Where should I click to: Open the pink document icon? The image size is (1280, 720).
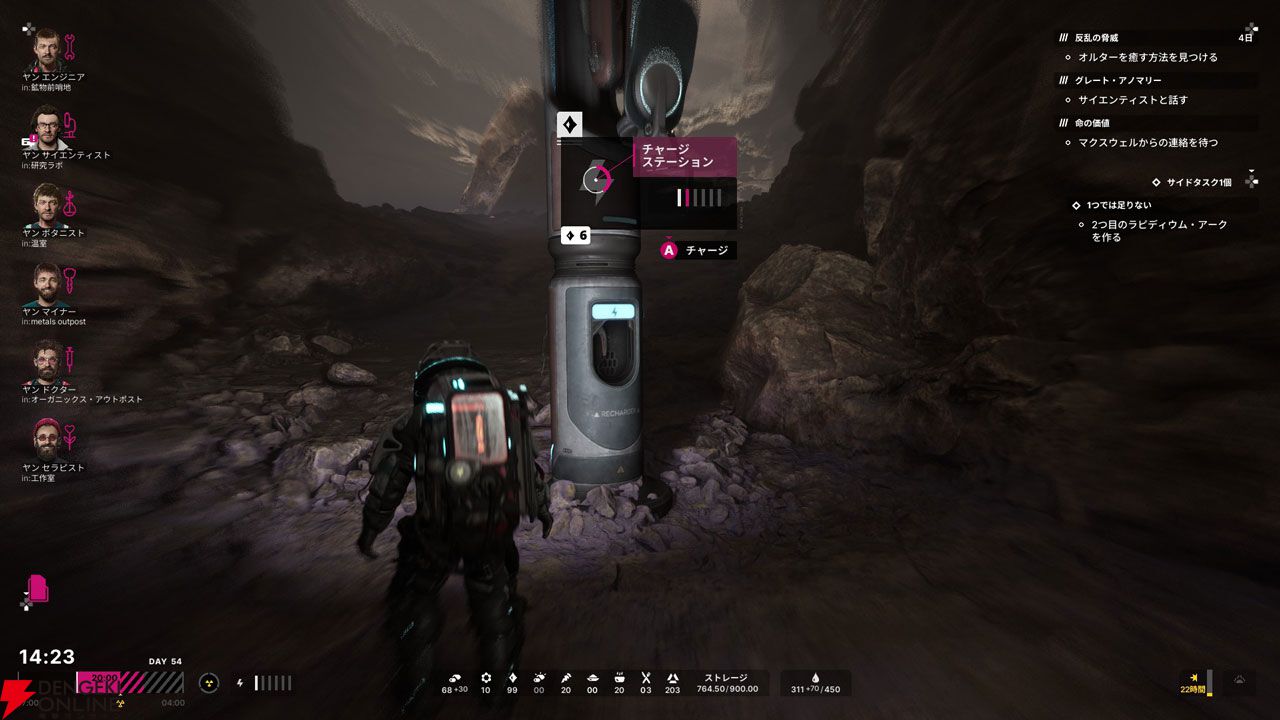(x=39, y=588)
